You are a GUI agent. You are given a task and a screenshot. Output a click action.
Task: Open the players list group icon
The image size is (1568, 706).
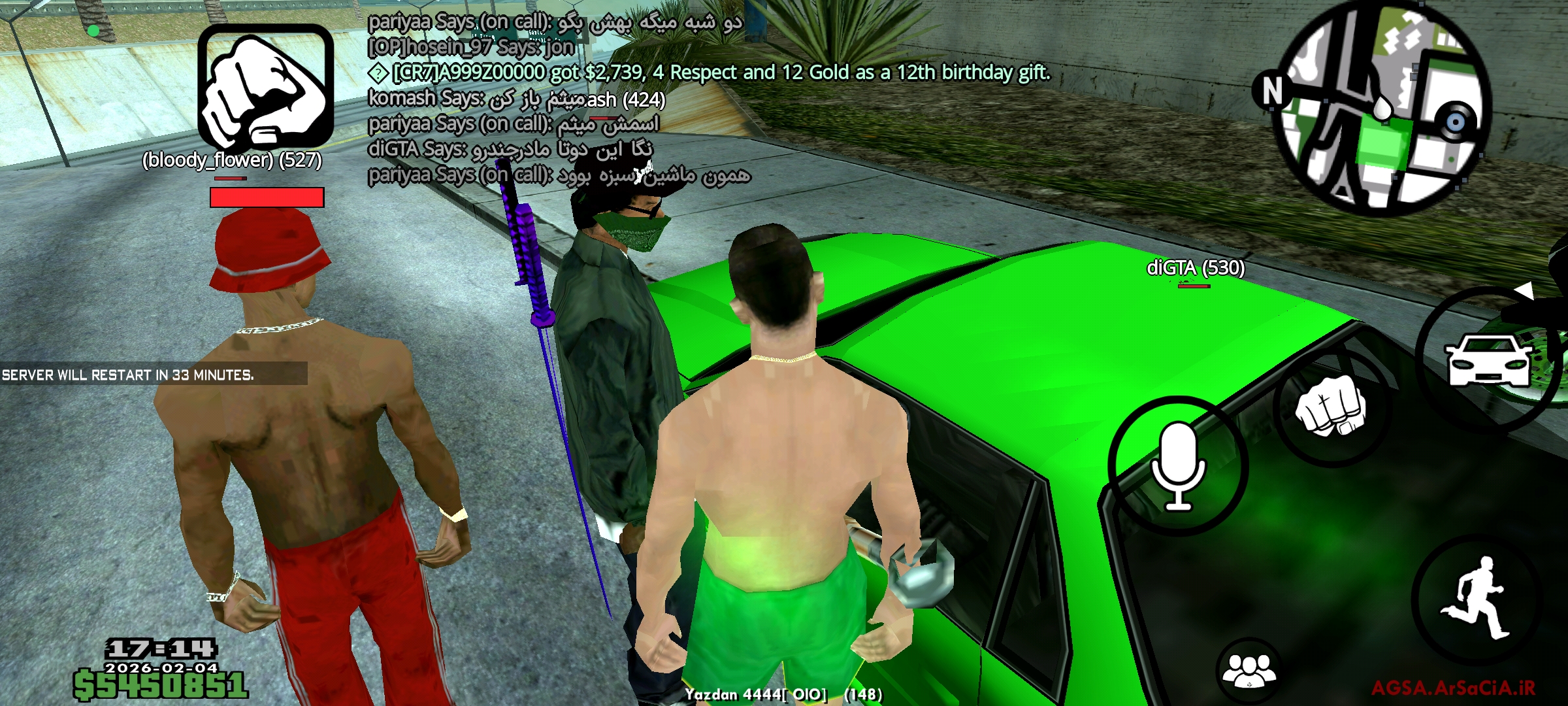click(x=1249, y=670)
